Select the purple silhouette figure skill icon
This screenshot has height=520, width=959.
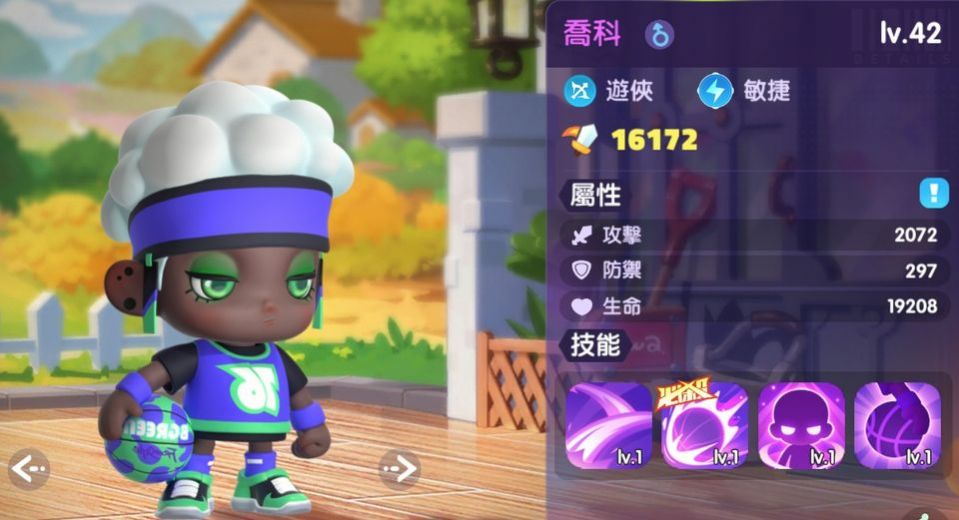tap(801, 426)
